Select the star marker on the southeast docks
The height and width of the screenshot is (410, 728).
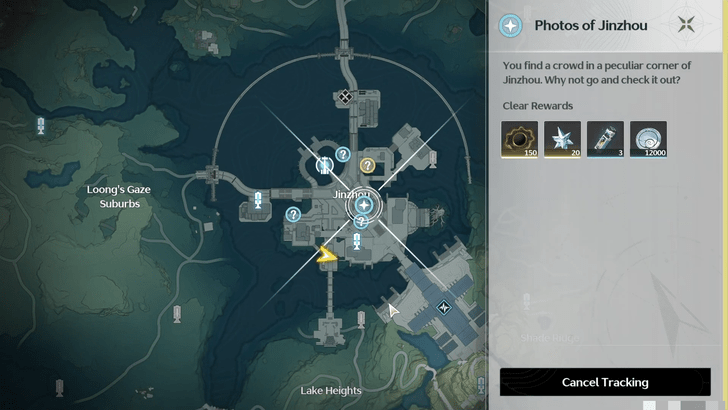tap(444, 307)
